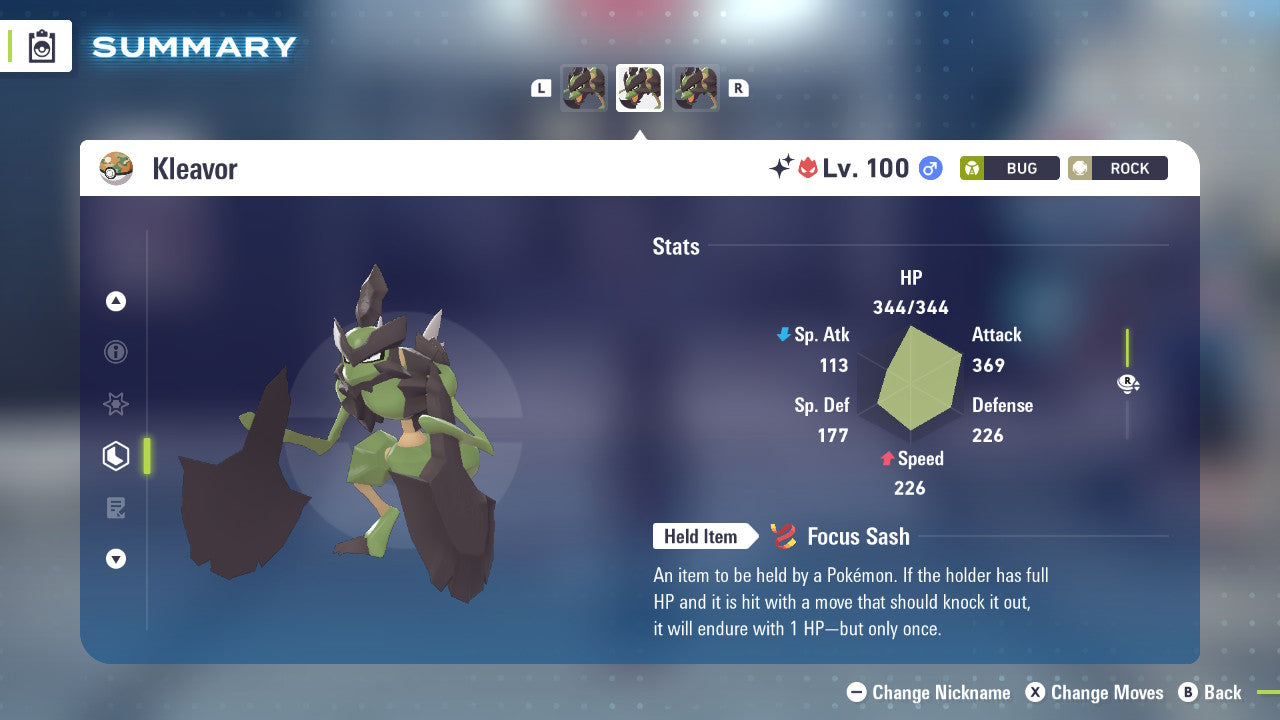Select the highlighted Kleavor party thumbnail
Screen dimensions: 1280x720
coord(640,88)
